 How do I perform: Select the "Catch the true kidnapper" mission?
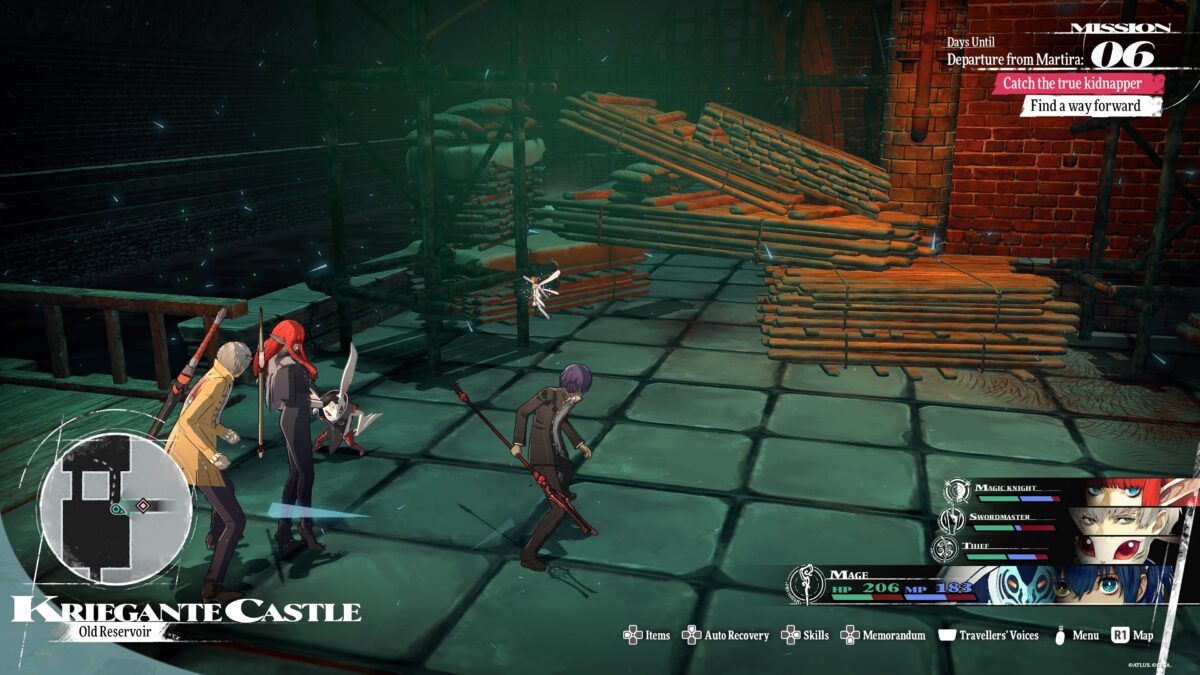click(1070, 84)
